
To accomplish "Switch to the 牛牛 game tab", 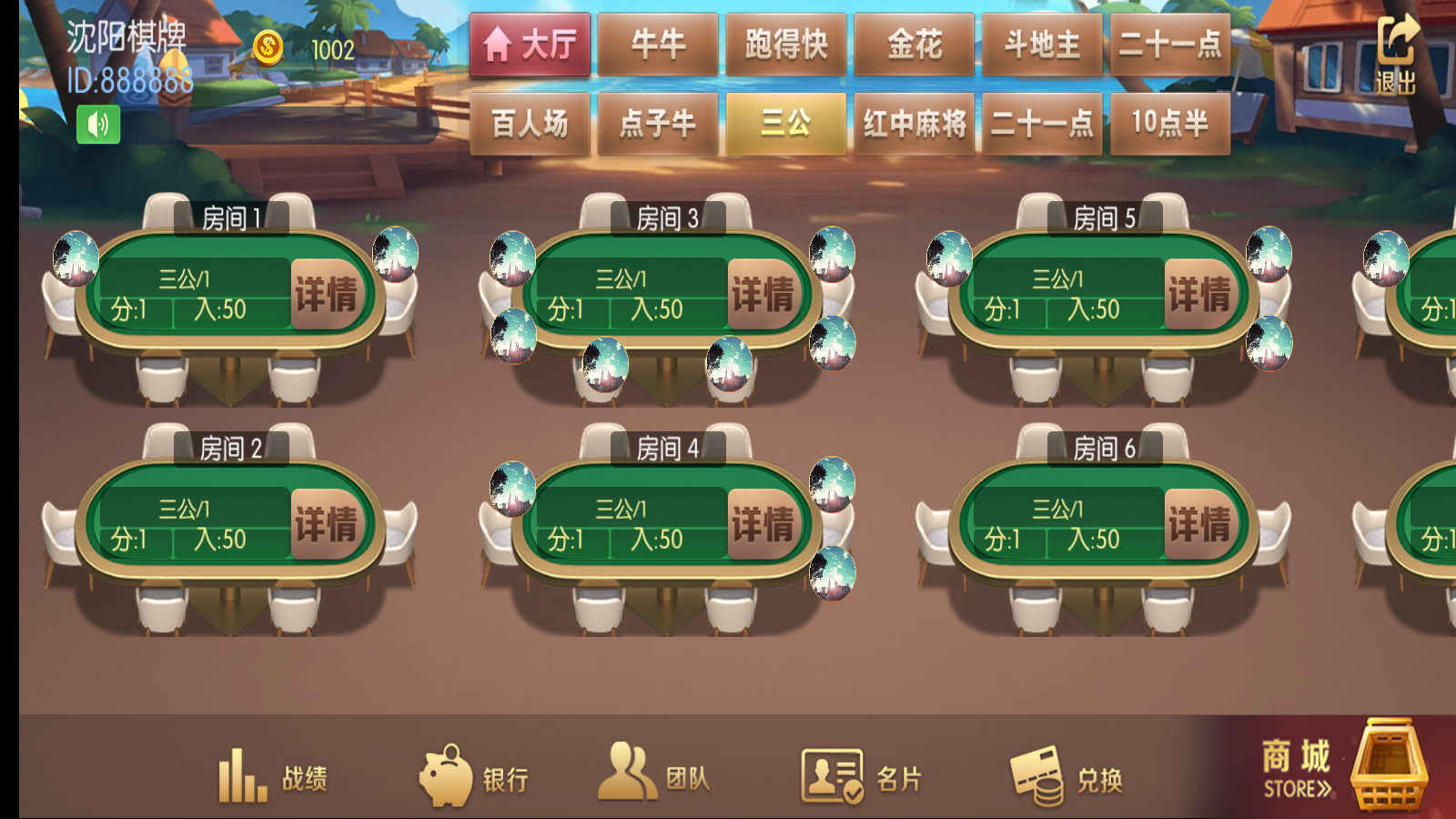I will [x=657, y=44].
